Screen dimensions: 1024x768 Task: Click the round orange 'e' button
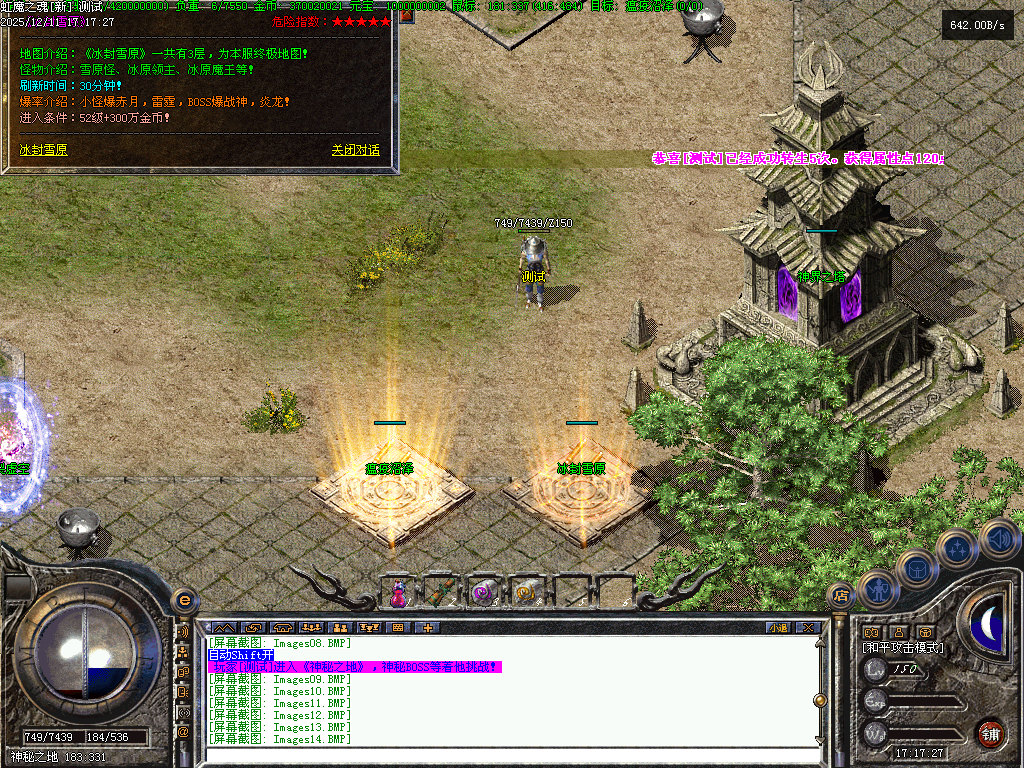click(x=184, y=600)
